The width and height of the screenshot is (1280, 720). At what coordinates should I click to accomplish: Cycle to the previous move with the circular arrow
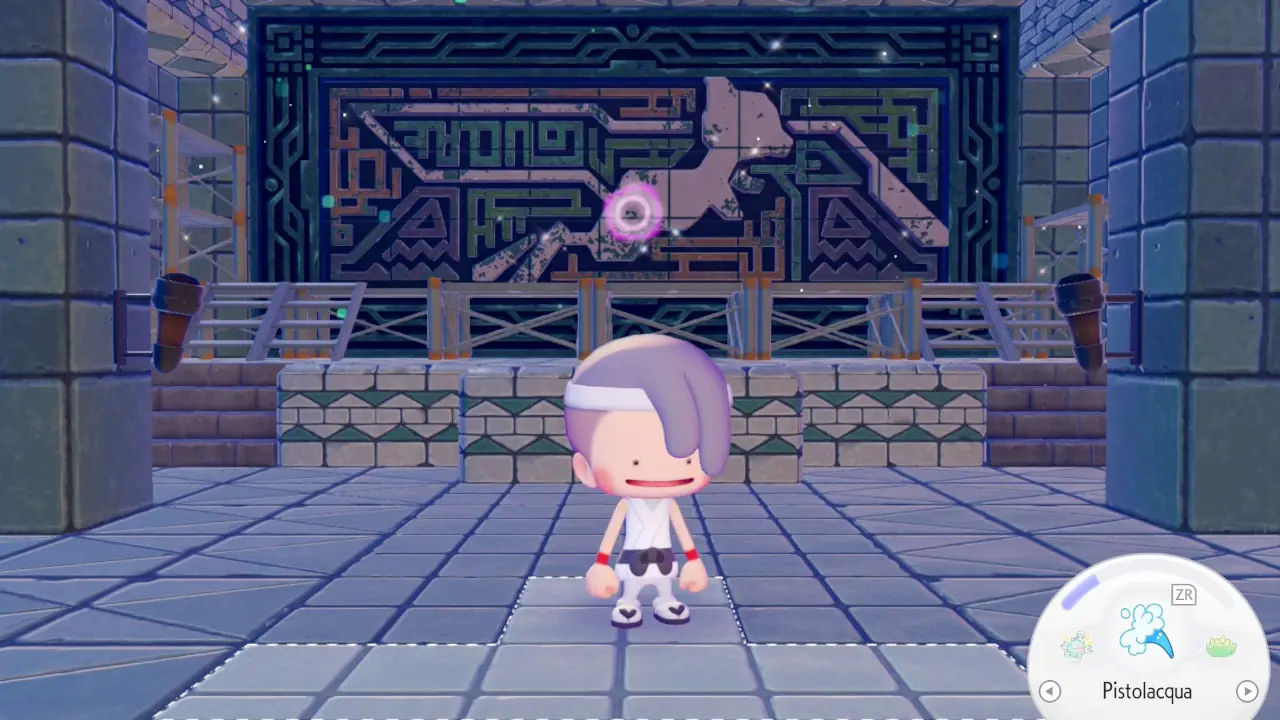1051,690
